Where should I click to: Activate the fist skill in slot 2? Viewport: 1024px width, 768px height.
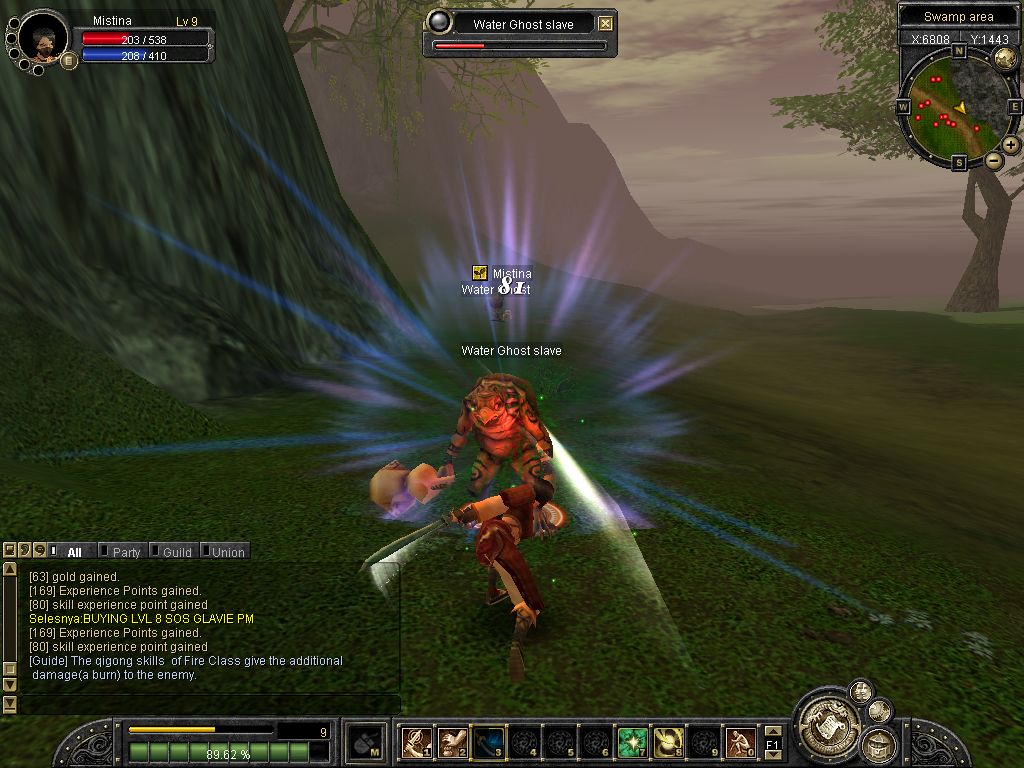(451, 742)
